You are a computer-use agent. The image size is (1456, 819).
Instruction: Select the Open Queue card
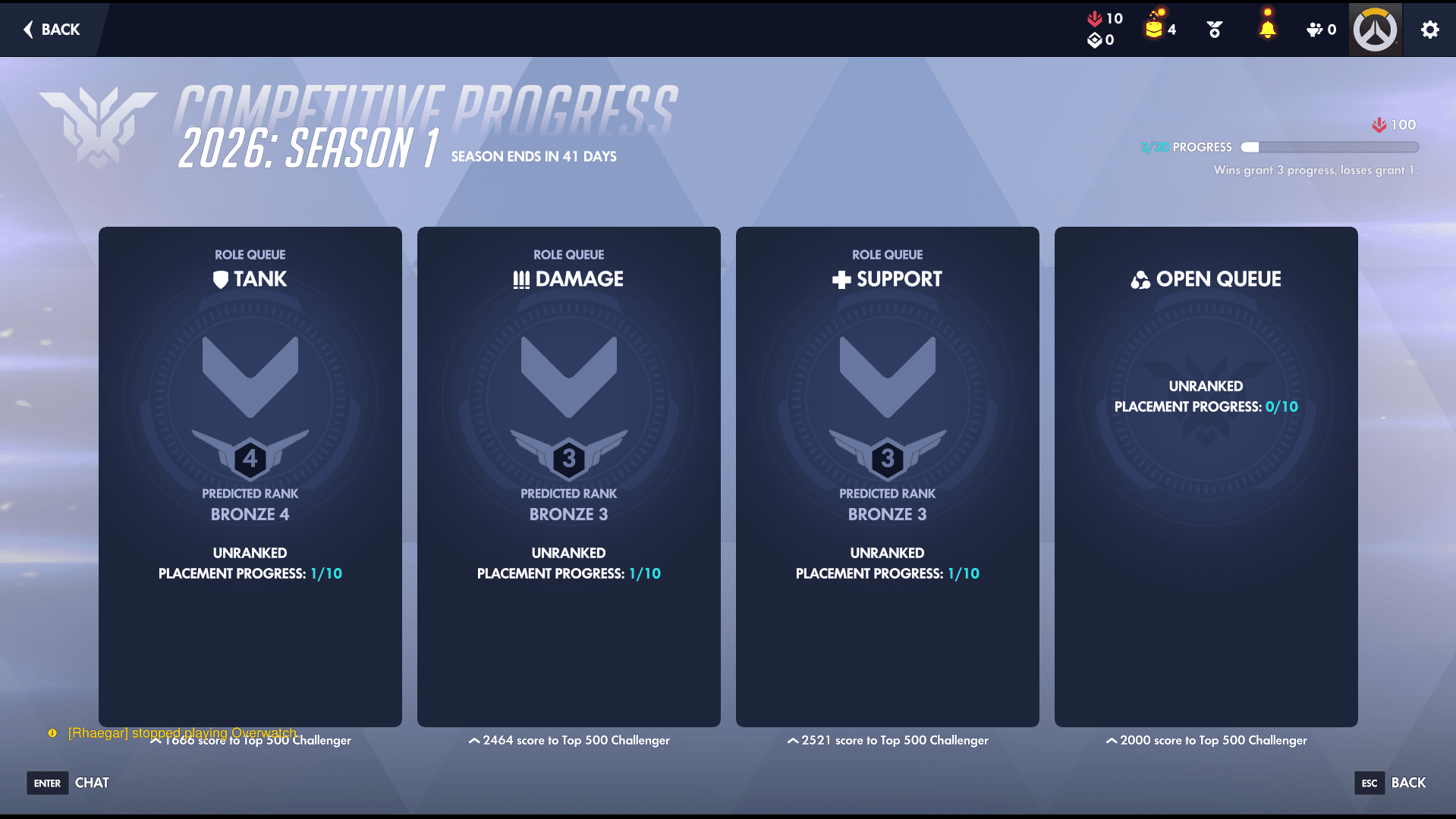pyautogui.click(x=1206, y=476)
